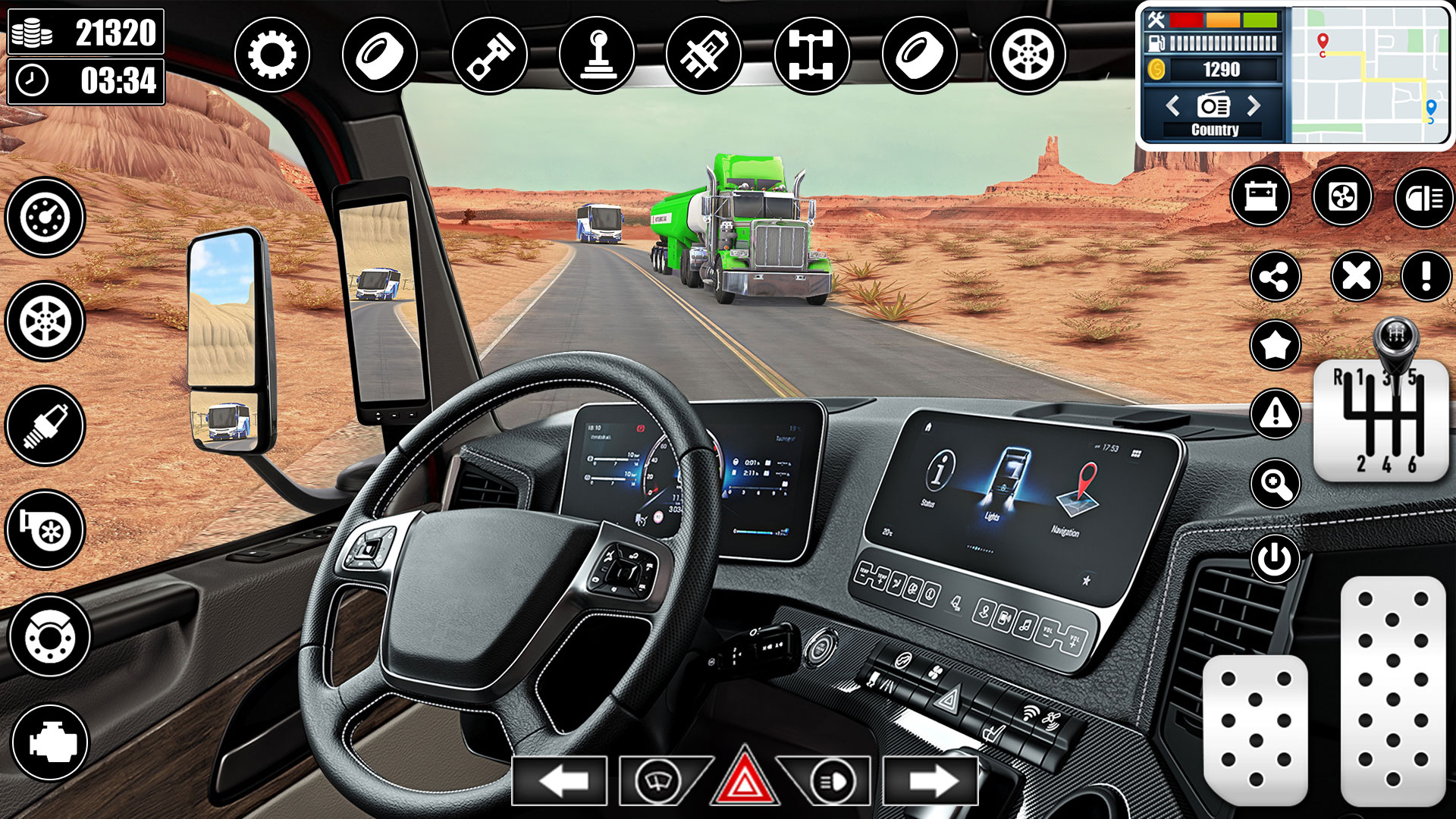Click the star rating icon
Image resolution: width=1456 pixels, height=819 pixels.
point(1275,345)
